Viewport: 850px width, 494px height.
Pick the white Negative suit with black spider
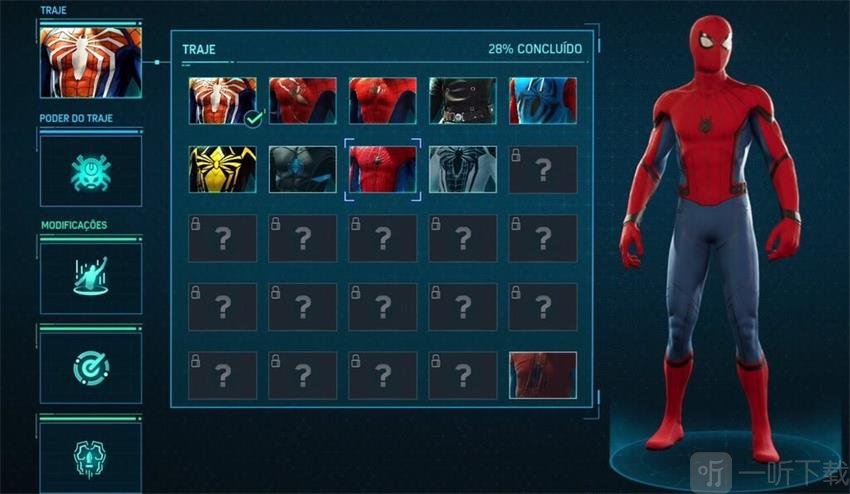tap(463, 169)
